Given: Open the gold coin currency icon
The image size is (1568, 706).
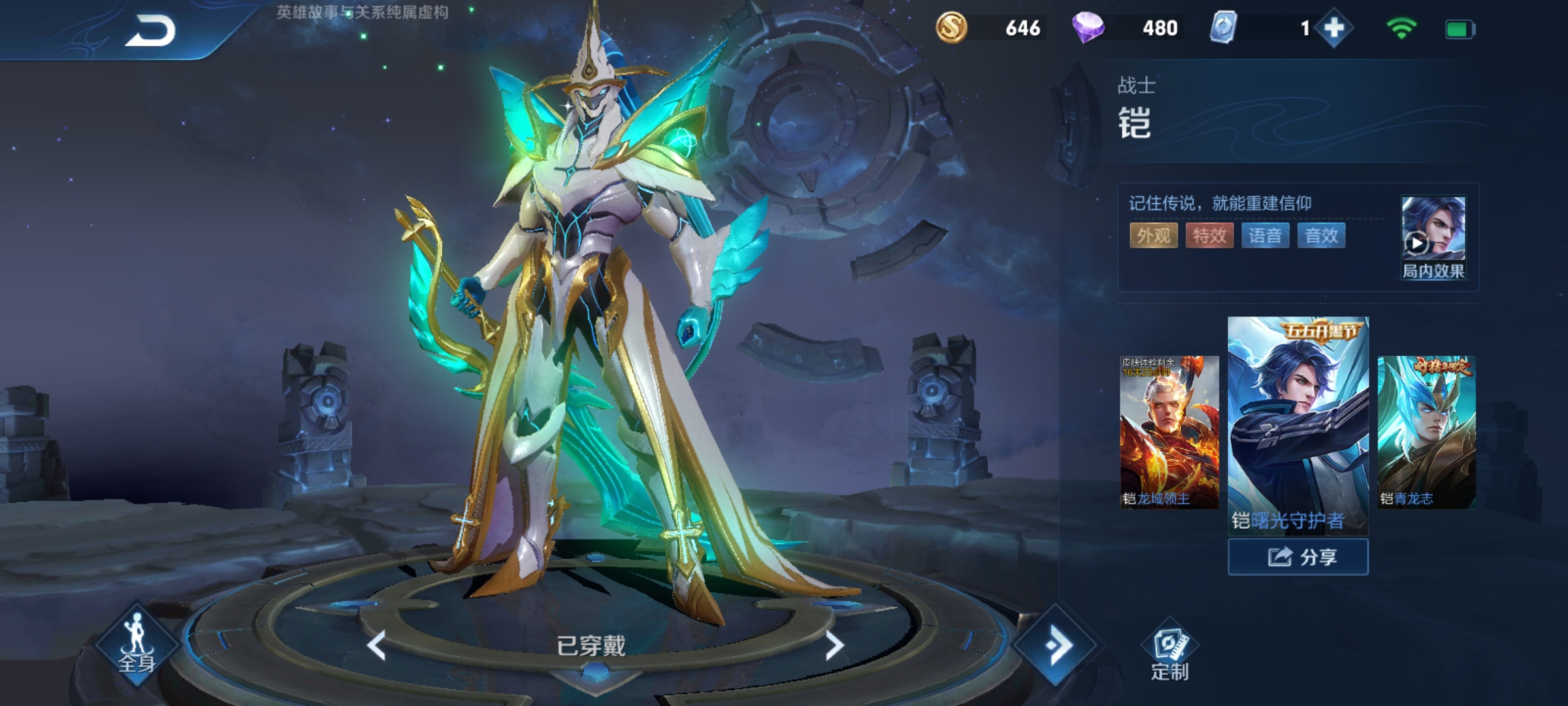Looking at the screenshot, I should click(x=951, y=28).
